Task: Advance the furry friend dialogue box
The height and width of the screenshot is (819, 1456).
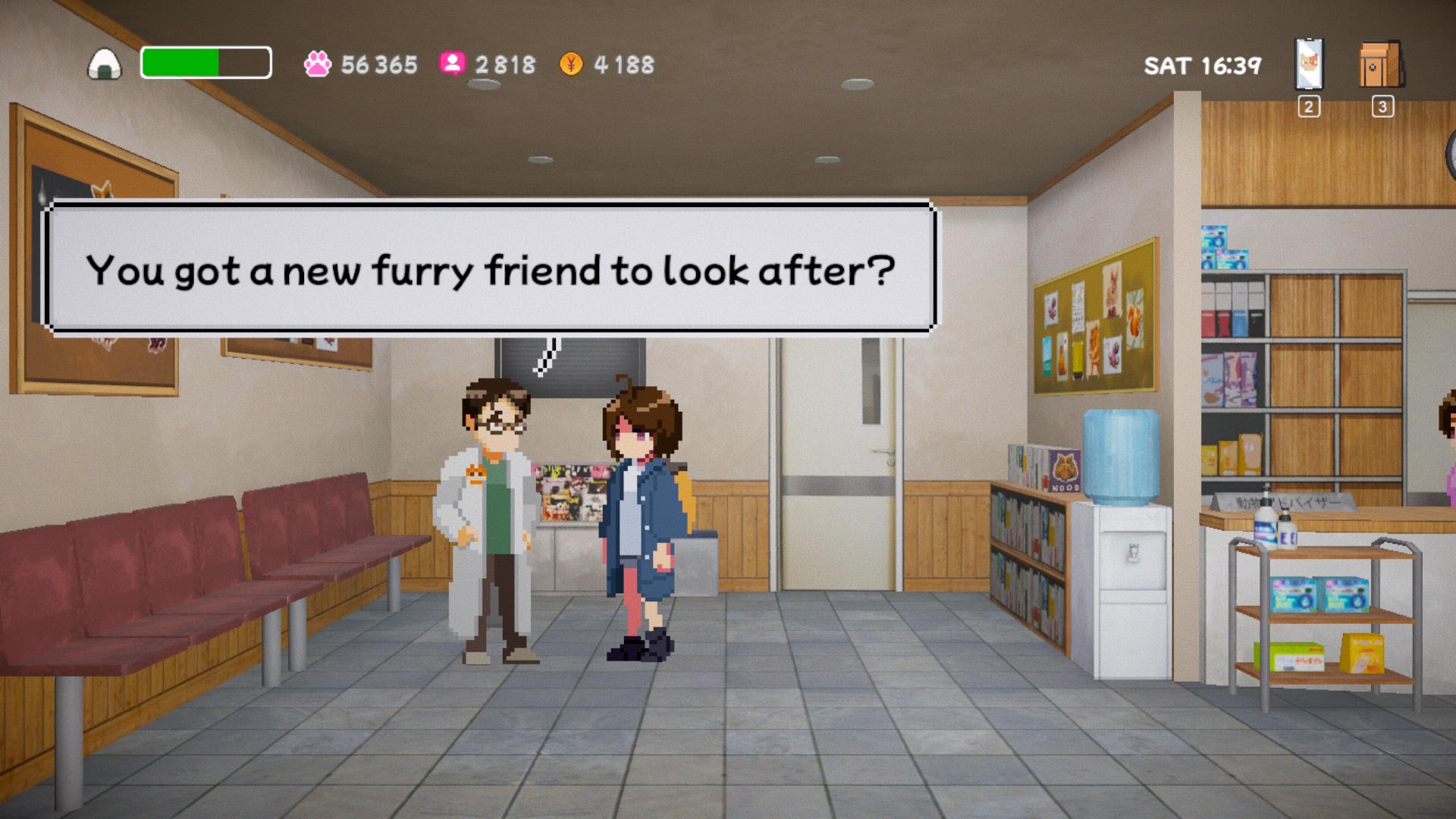Action: (490, 268)
